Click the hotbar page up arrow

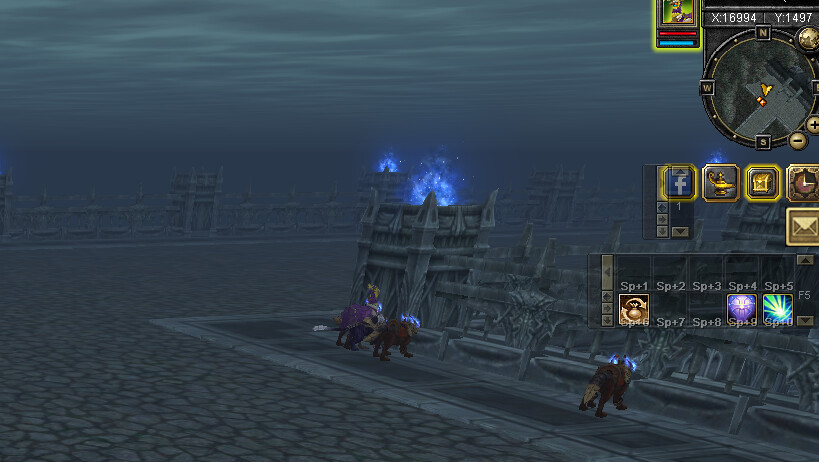point(805,260)
